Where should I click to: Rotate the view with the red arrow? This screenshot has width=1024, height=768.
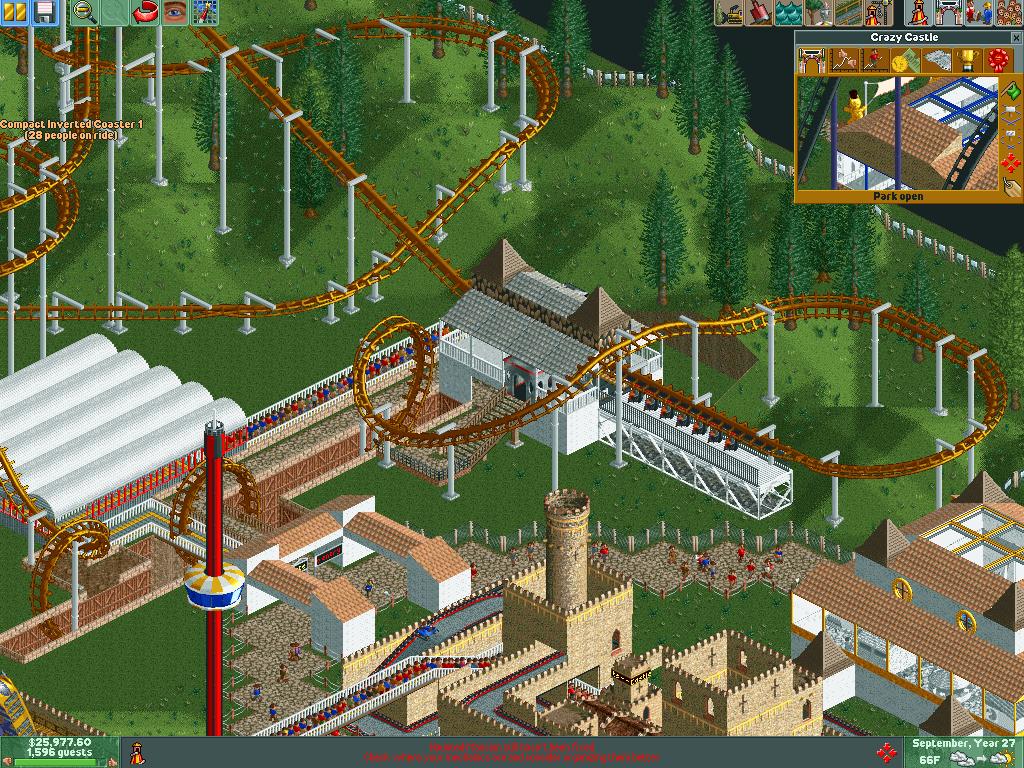click(147, 12)
